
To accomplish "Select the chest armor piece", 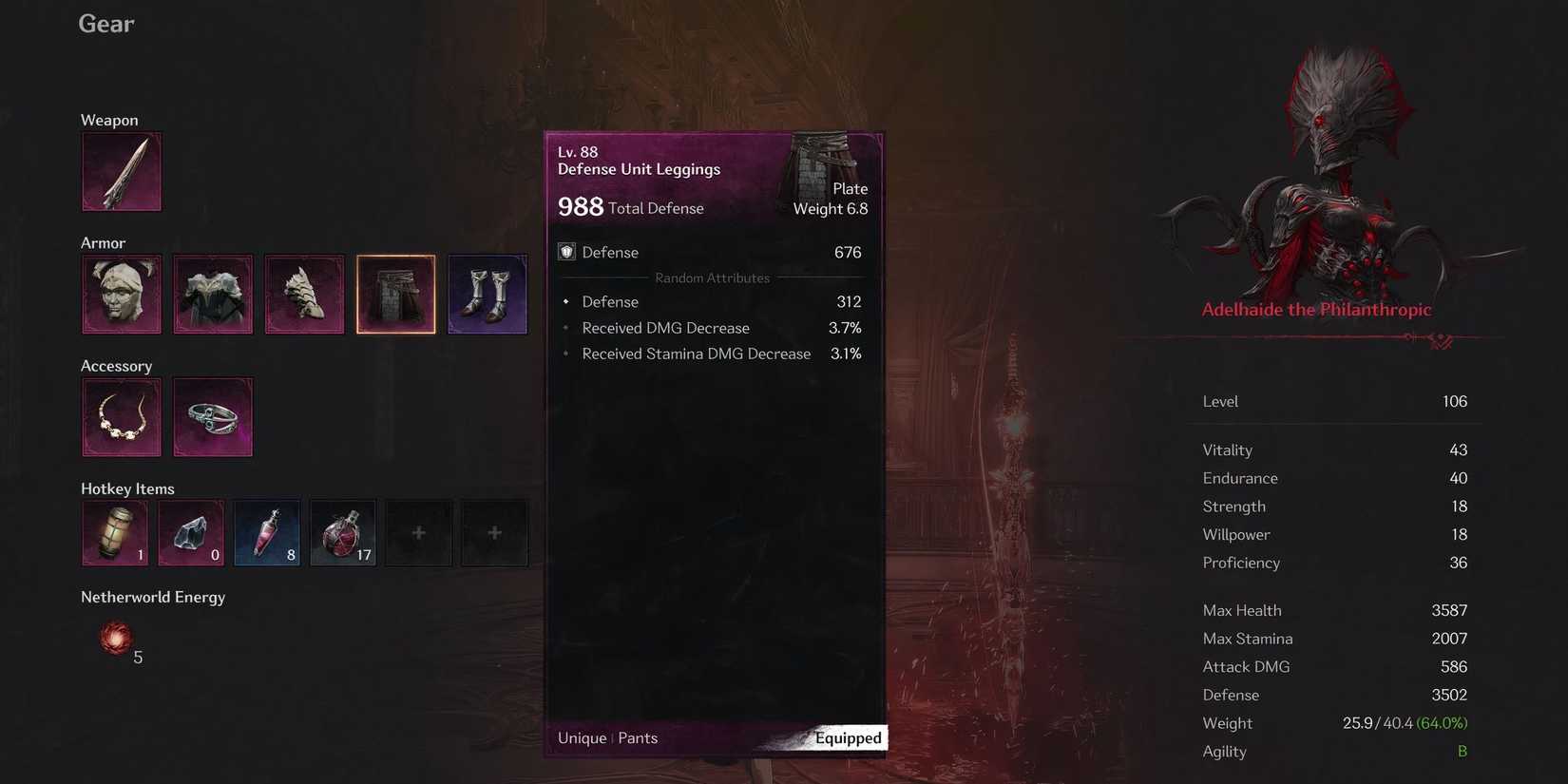I will 213,294.
